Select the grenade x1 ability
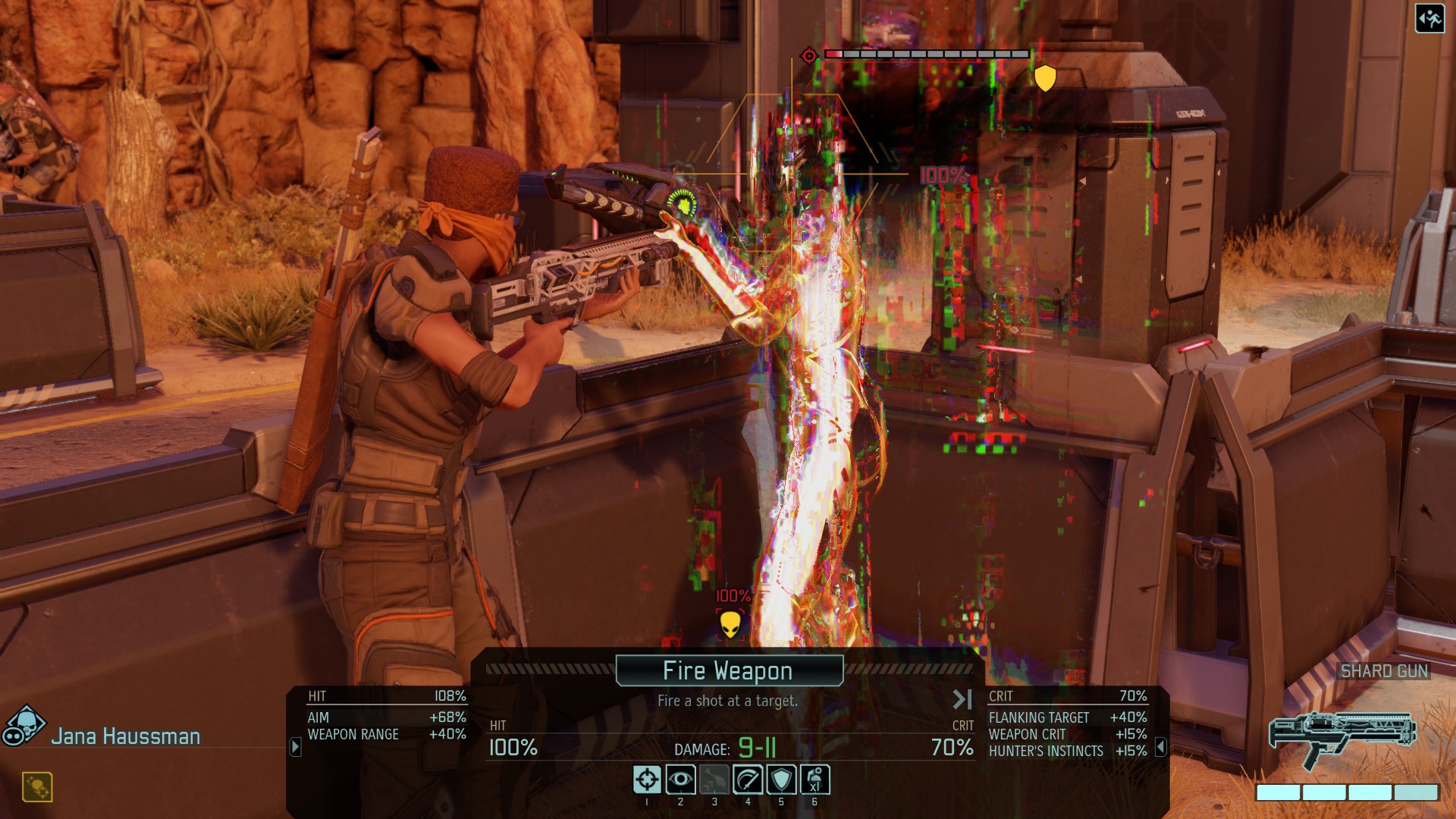 [814, 780]
